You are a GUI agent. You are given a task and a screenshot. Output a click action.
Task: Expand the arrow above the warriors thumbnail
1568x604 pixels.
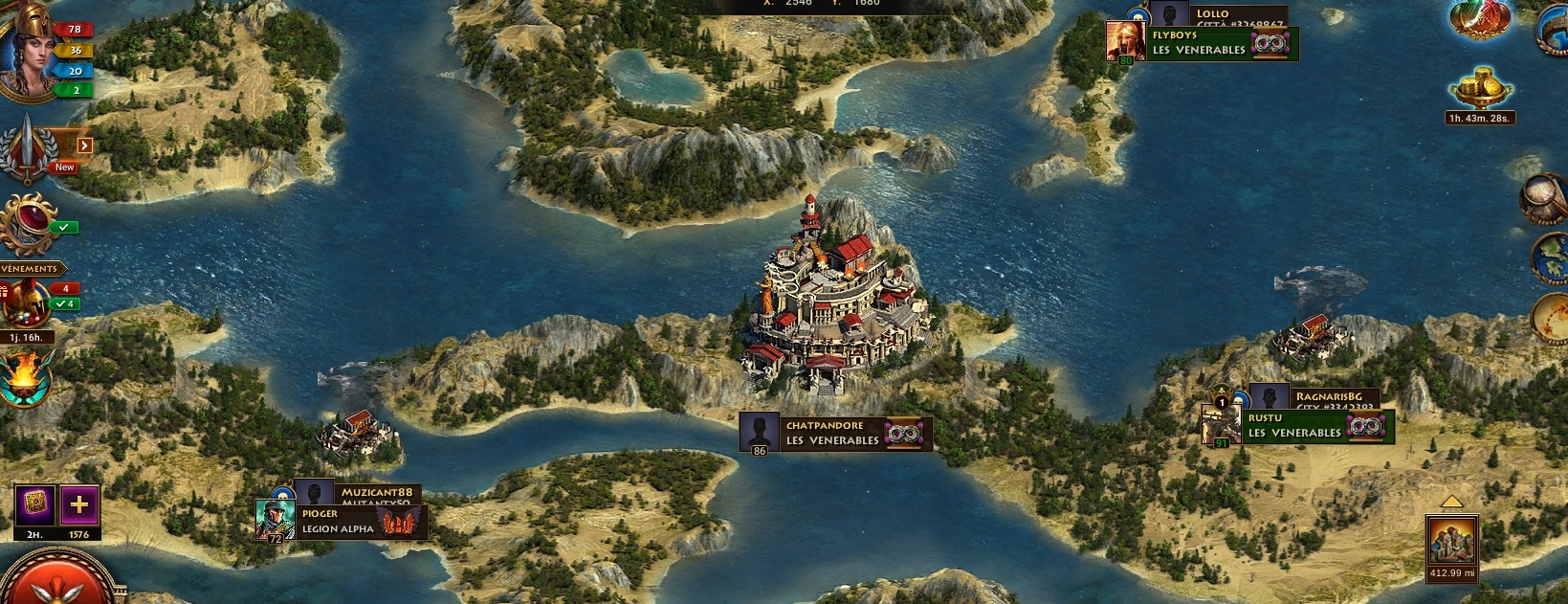pos(1451,503)
